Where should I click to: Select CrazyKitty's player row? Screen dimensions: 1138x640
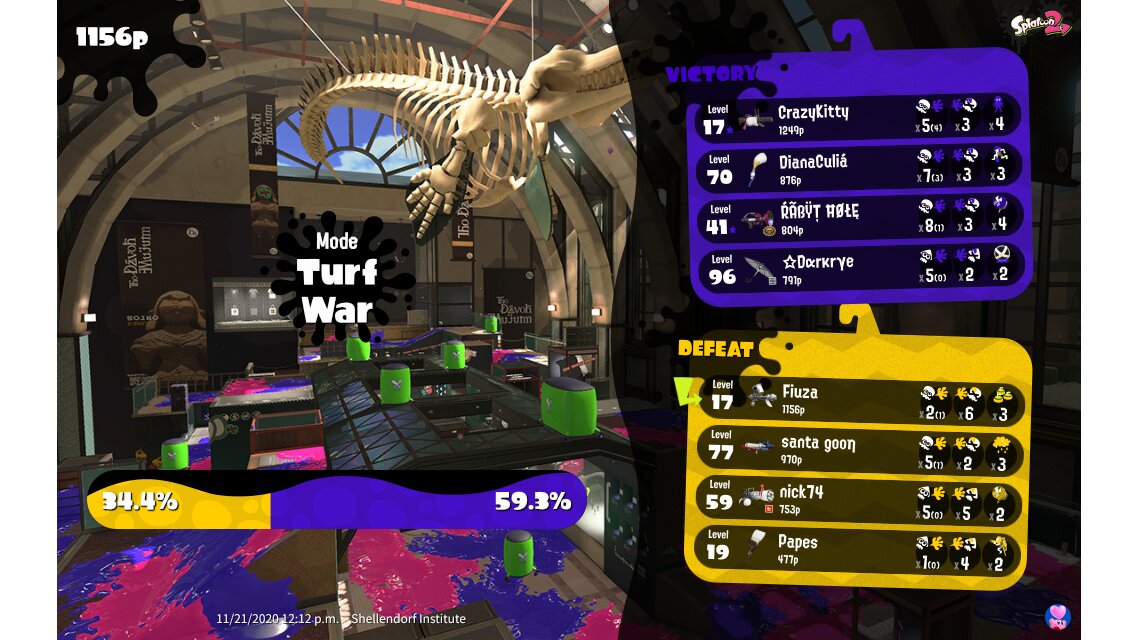858,118
